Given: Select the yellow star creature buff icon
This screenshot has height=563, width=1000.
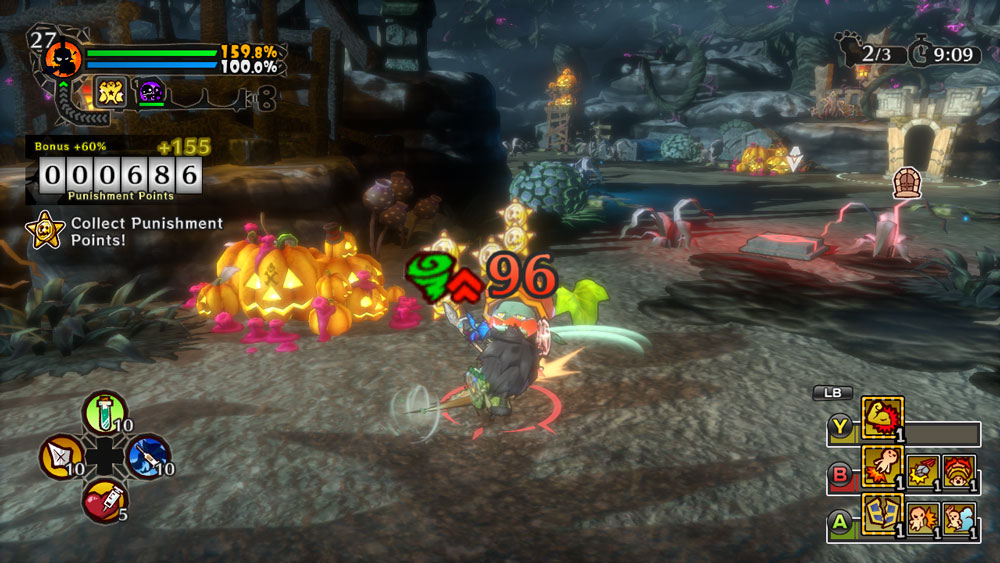Looking at the screenshot, I should click(109, 91).
